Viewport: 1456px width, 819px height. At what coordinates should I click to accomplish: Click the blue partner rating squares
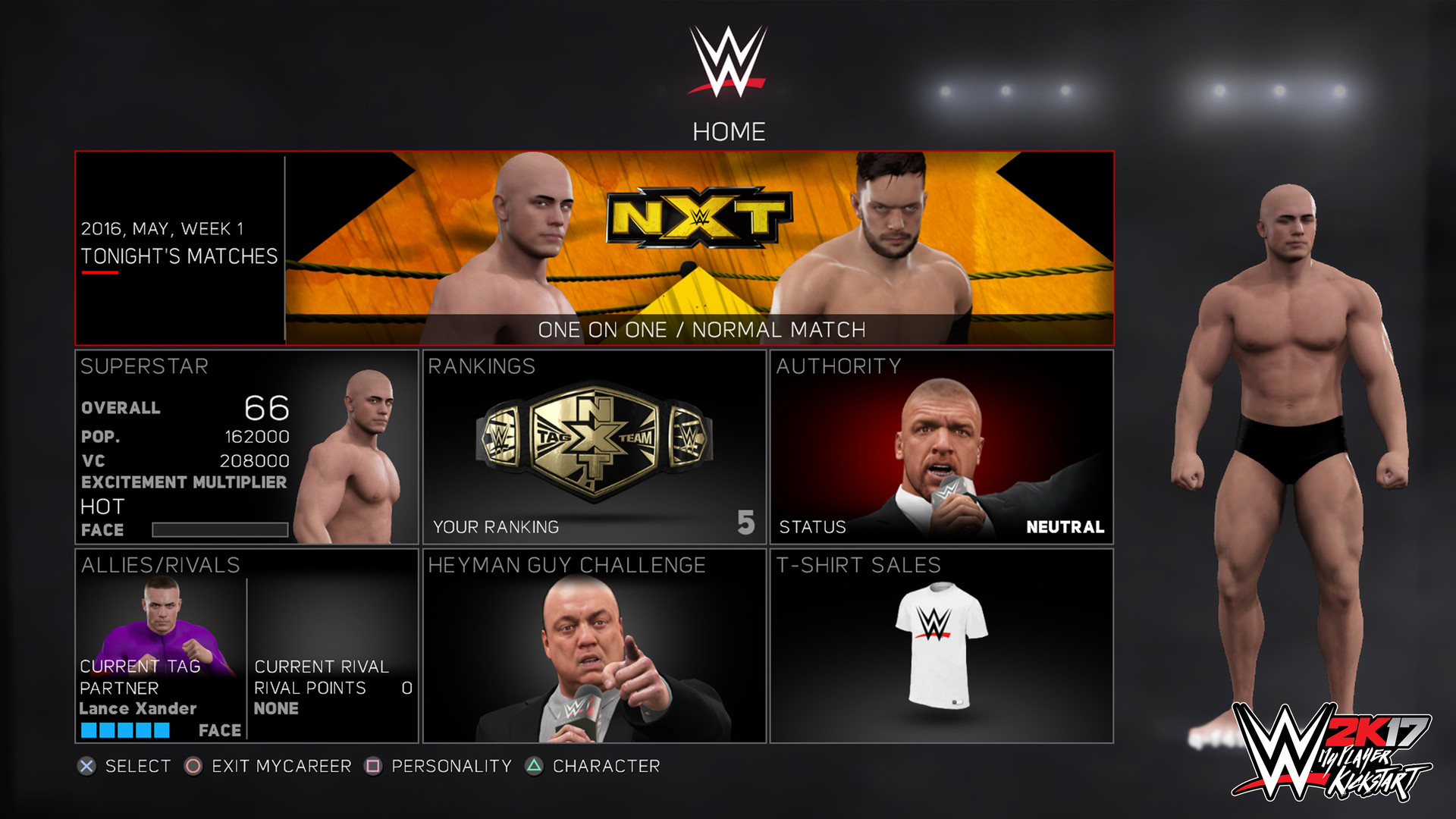point(125,730)
